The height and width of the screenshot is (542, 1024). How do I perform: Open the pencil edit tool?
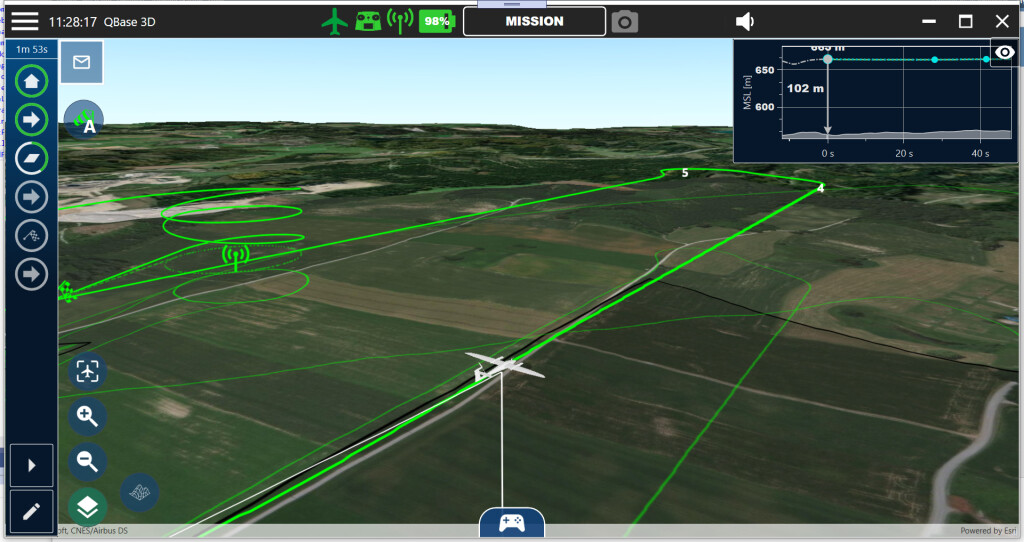point(31,511)
